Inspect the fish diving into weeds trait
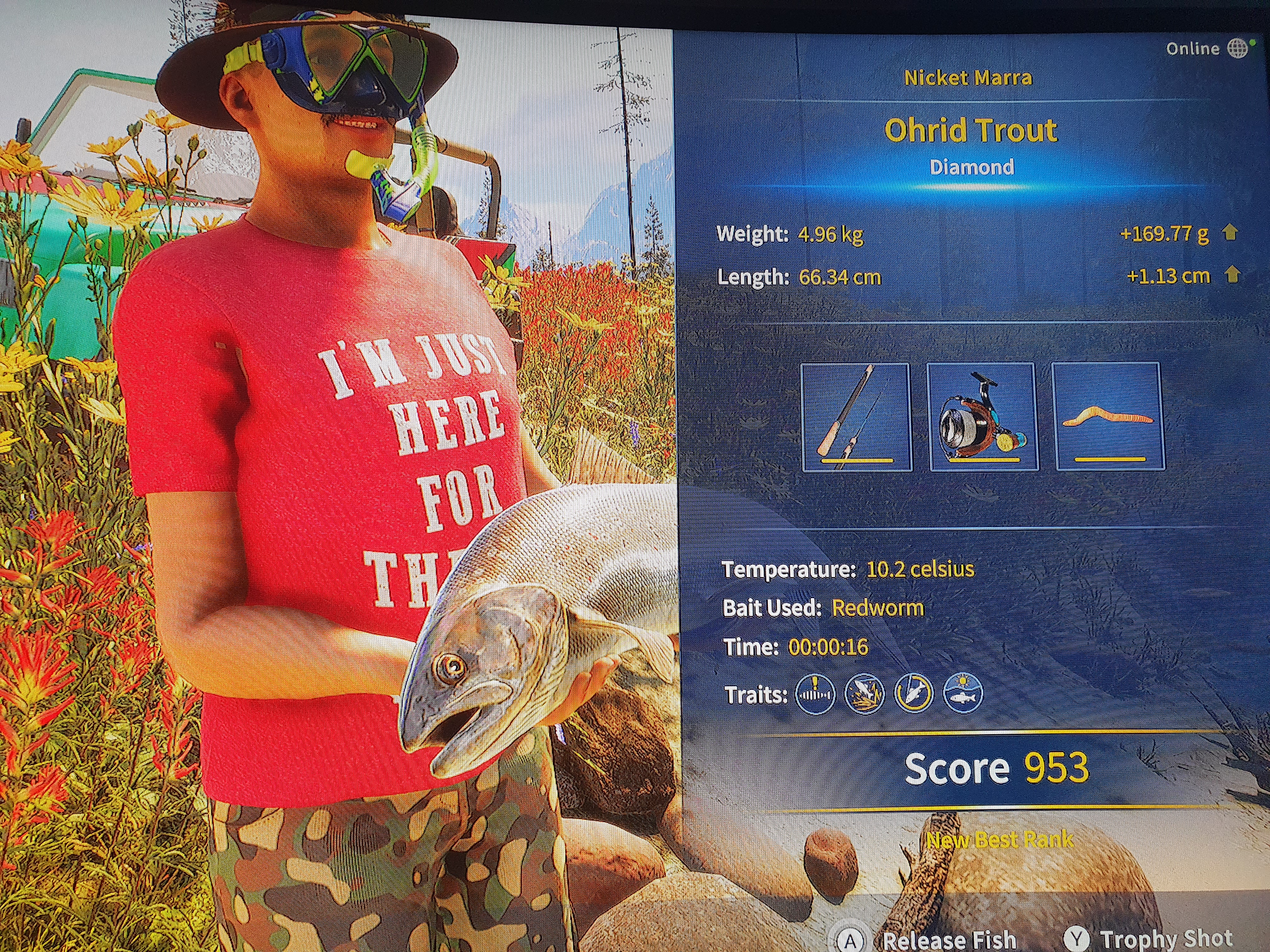This screenshot has height=952, width=1270. click(x=863, y=694)
